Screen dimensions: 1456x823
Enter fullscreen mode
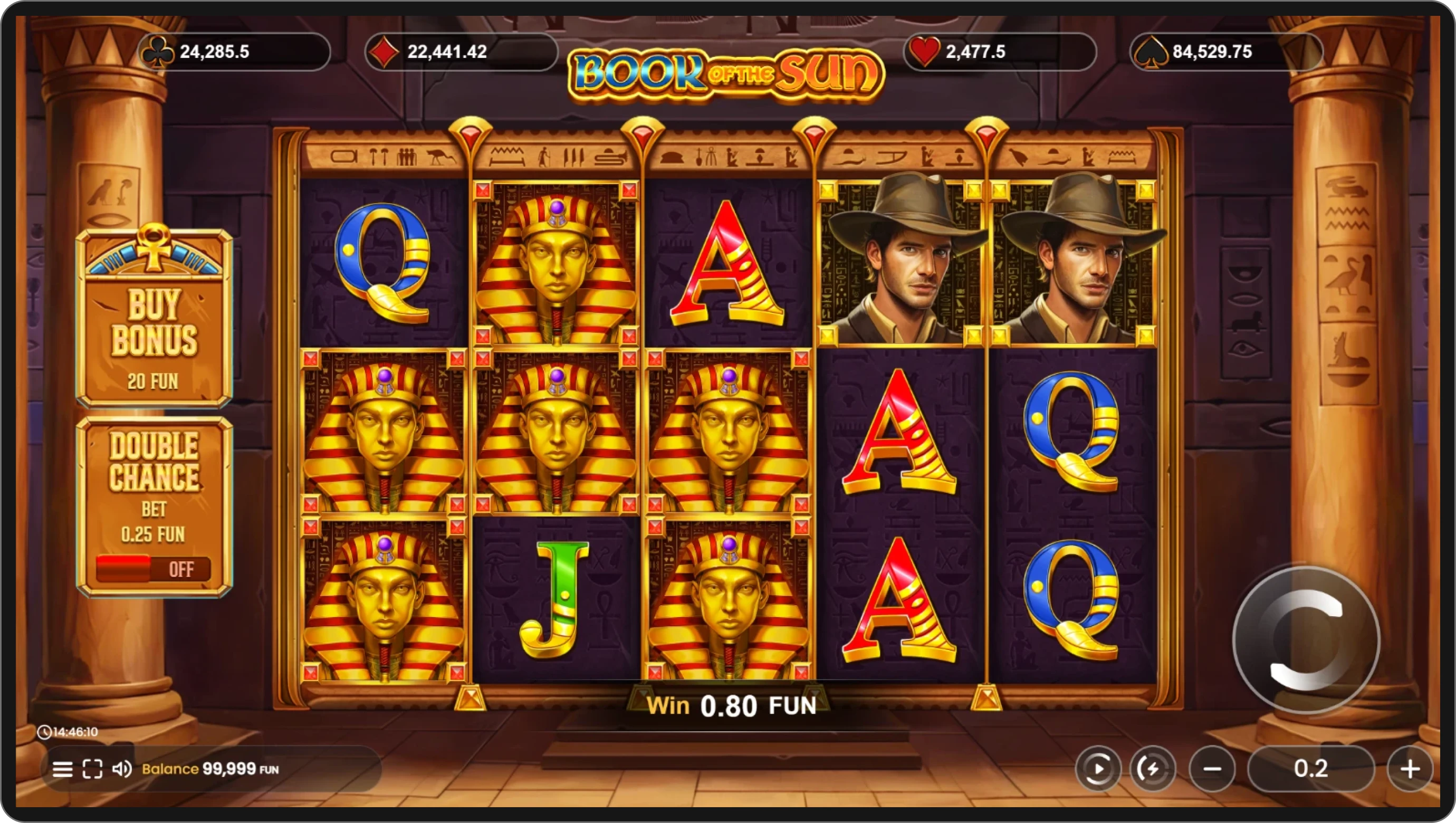click(x=92, y=769)
